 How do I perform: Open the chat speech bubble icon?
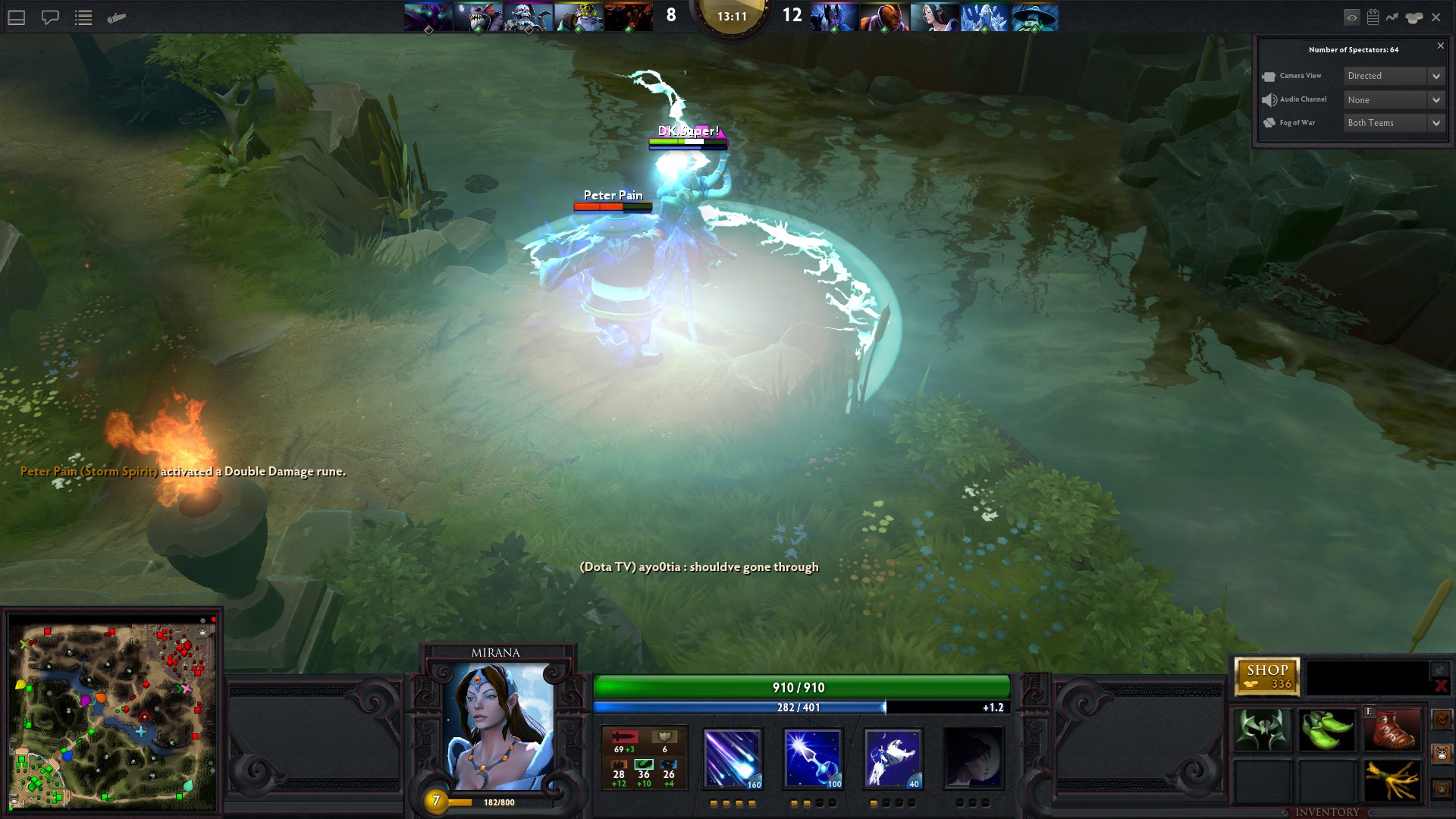coord(50,17)
